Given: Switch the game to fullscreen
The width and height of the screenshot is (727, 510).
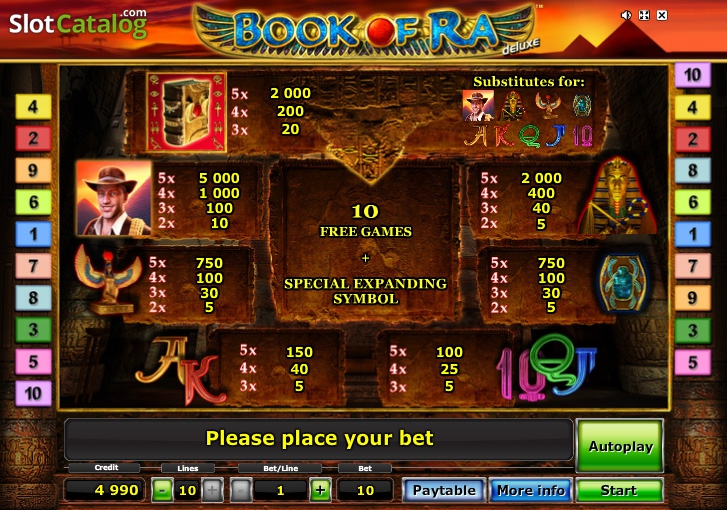Looking at the screenshot, I should [644, 15].
